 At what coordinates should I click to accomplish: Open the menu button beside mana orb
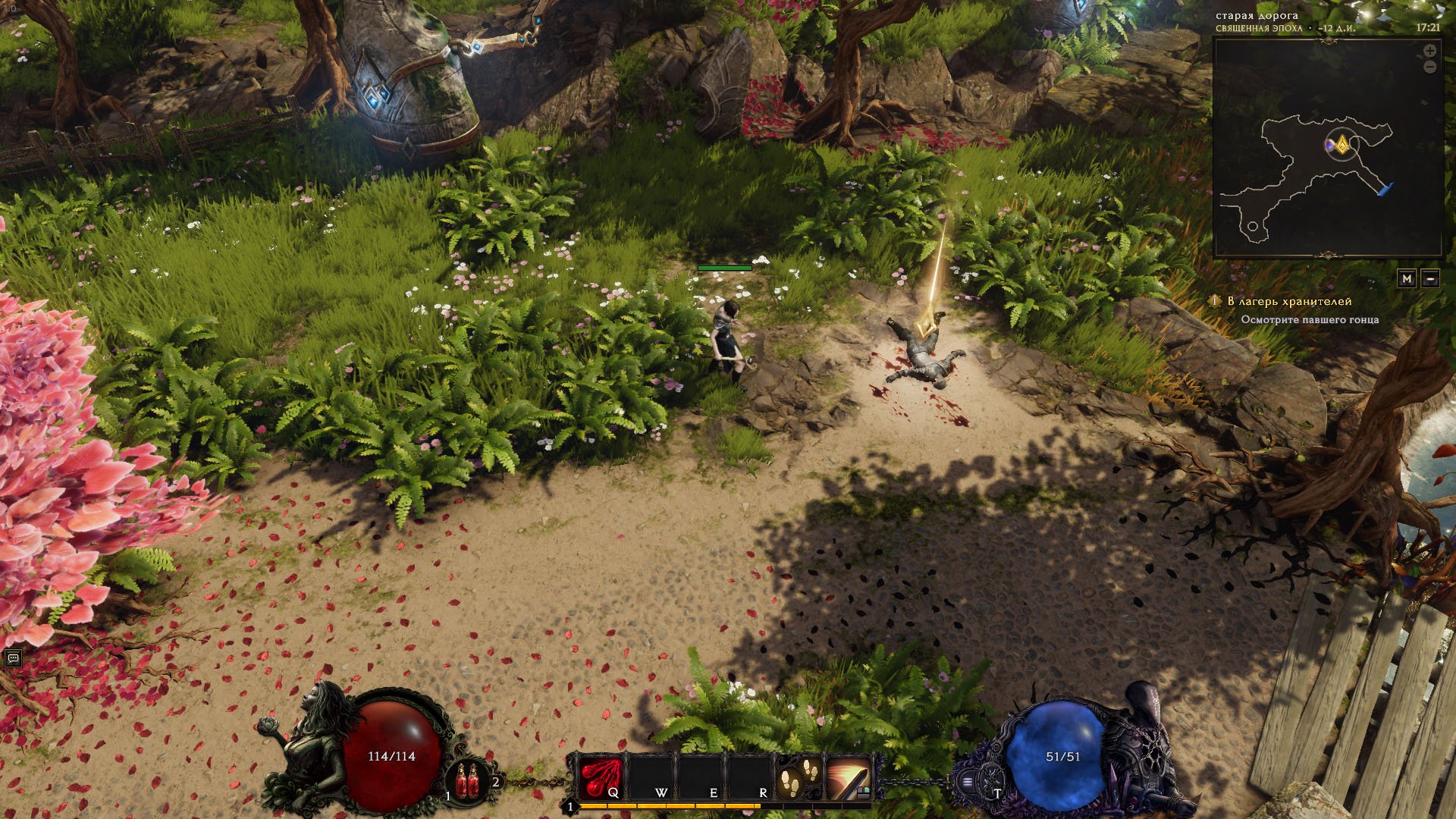pyautogui.click(x=968, y=781)
